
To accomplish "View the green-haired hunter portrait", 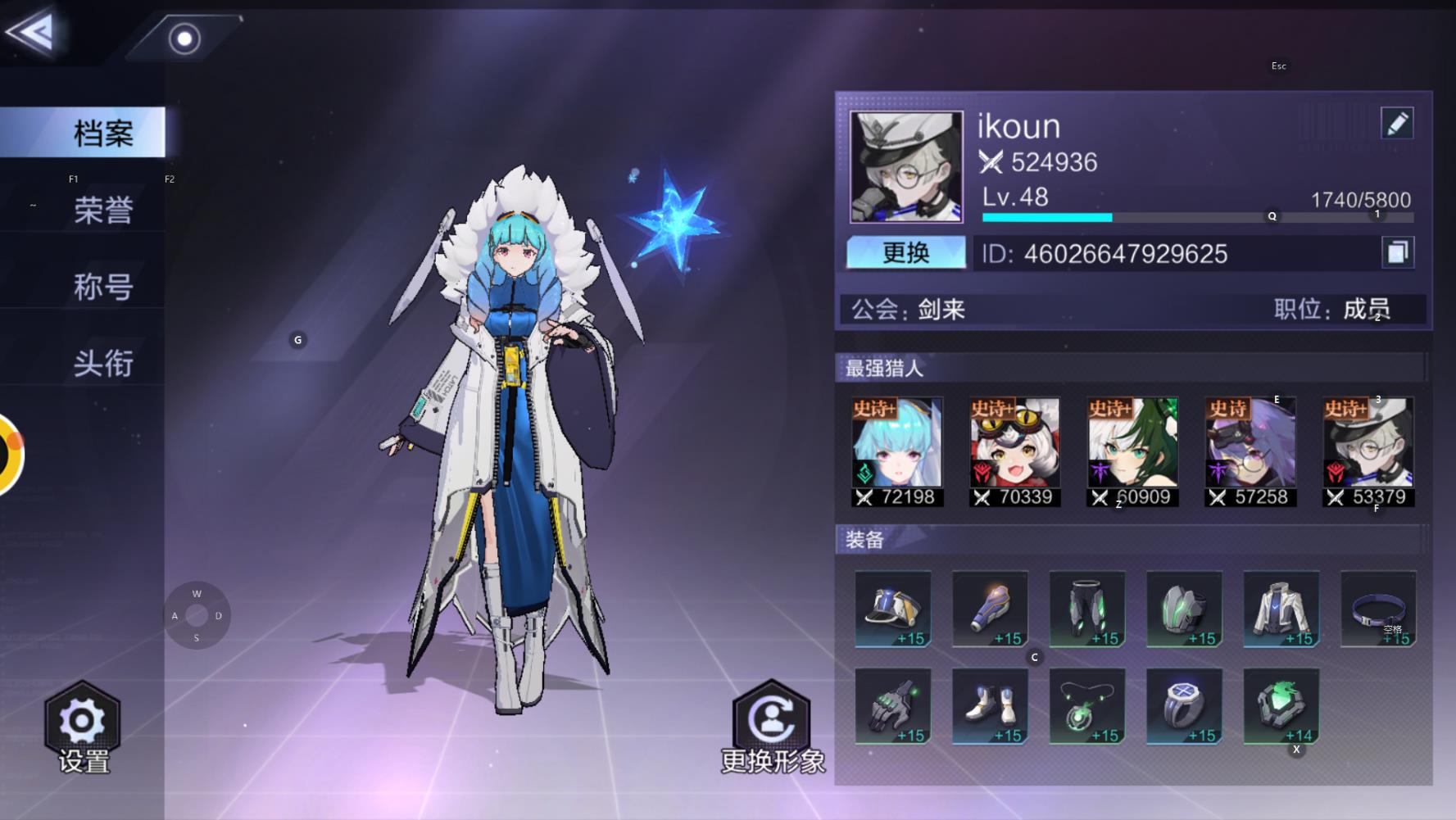I will click(x=1132, y=451).
